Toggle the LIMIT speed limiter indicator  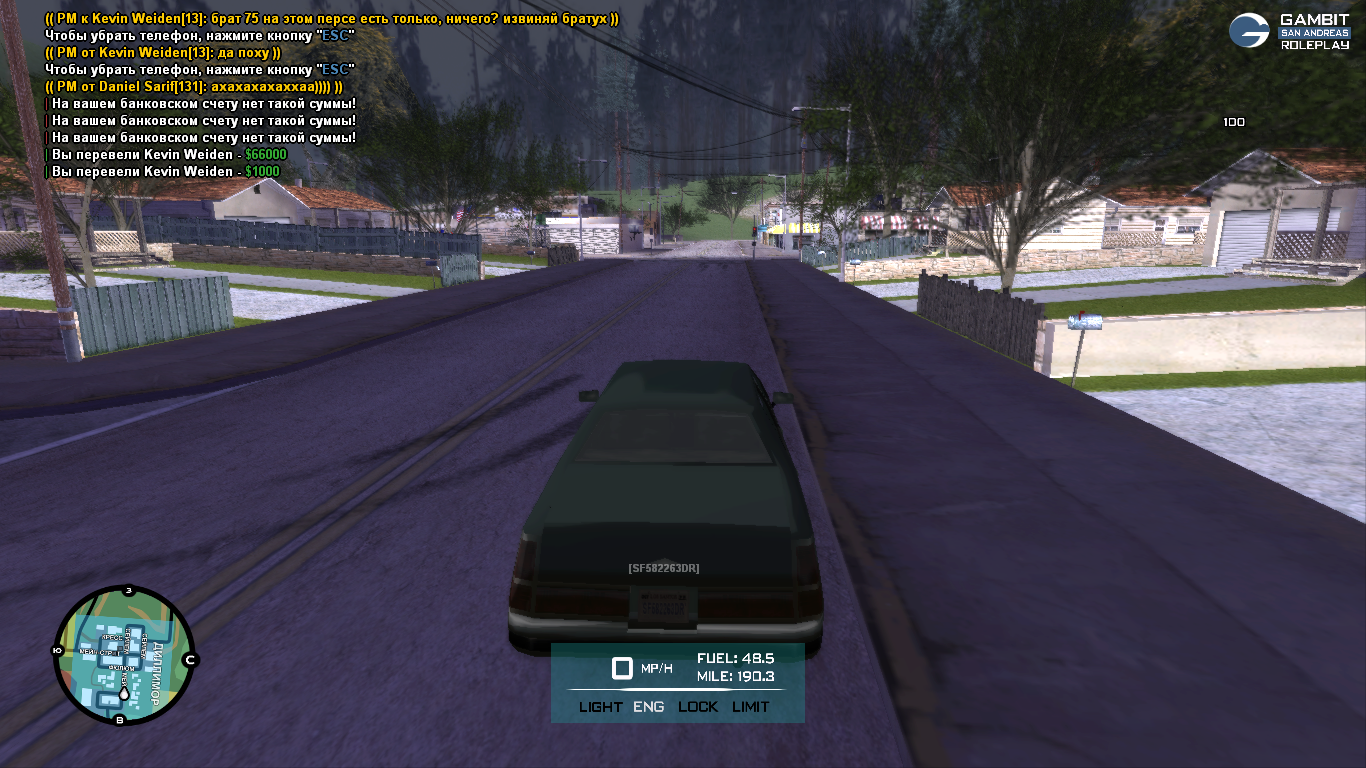750,707
